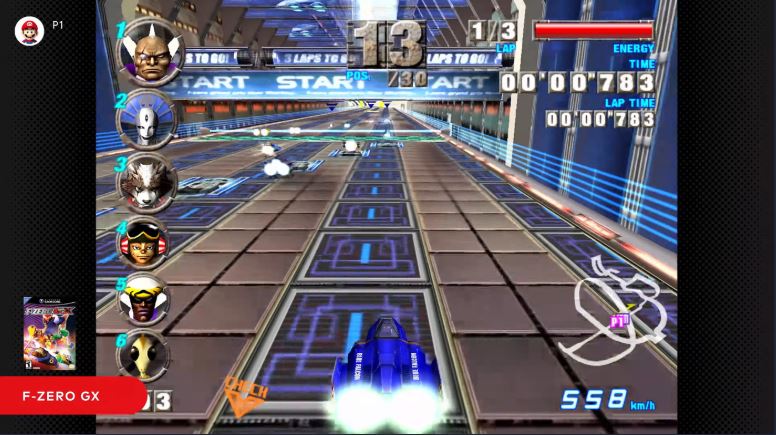
Task: Click the P1 marker on the minimap
Action: [x=620, y=322]
